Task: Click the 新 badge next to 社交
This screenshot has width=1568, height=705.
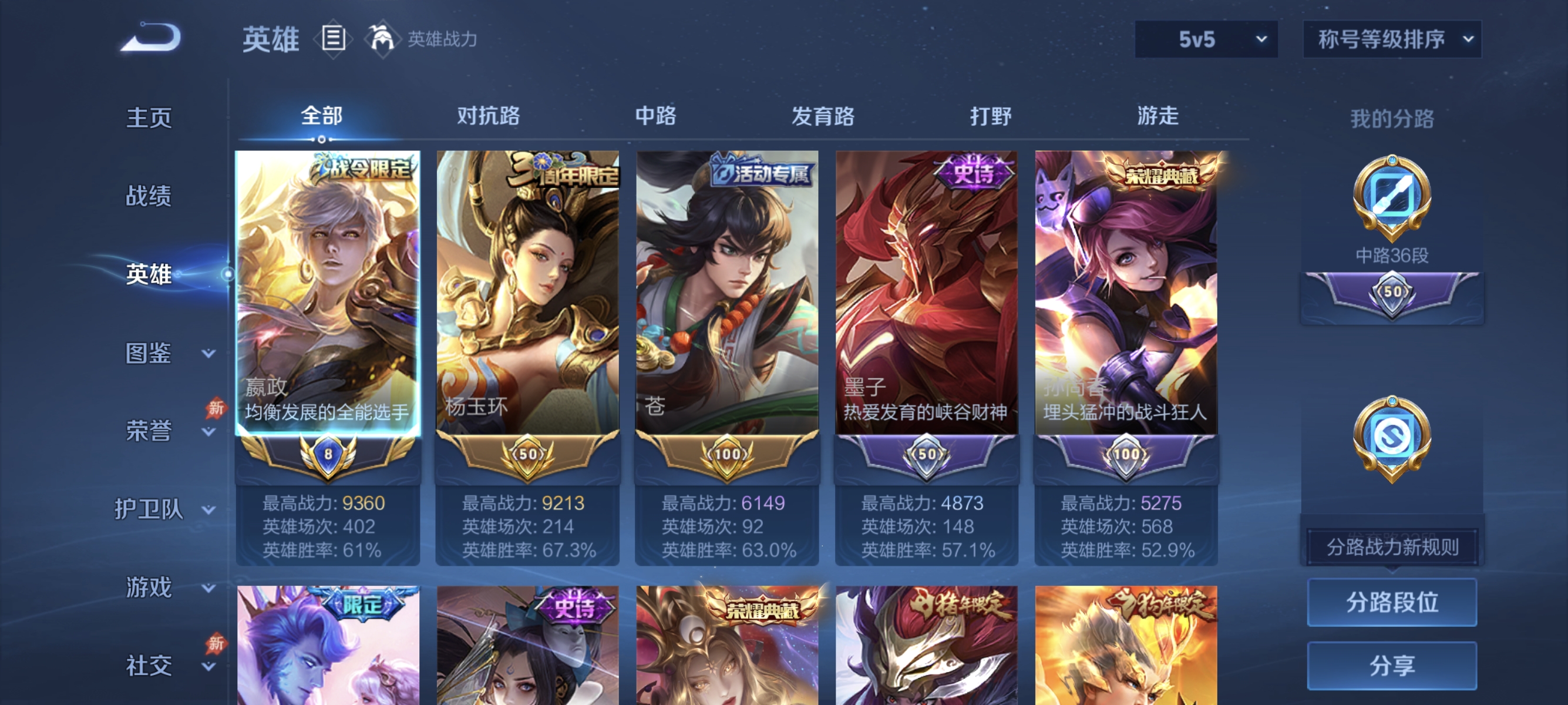Action: coord(217,642)
